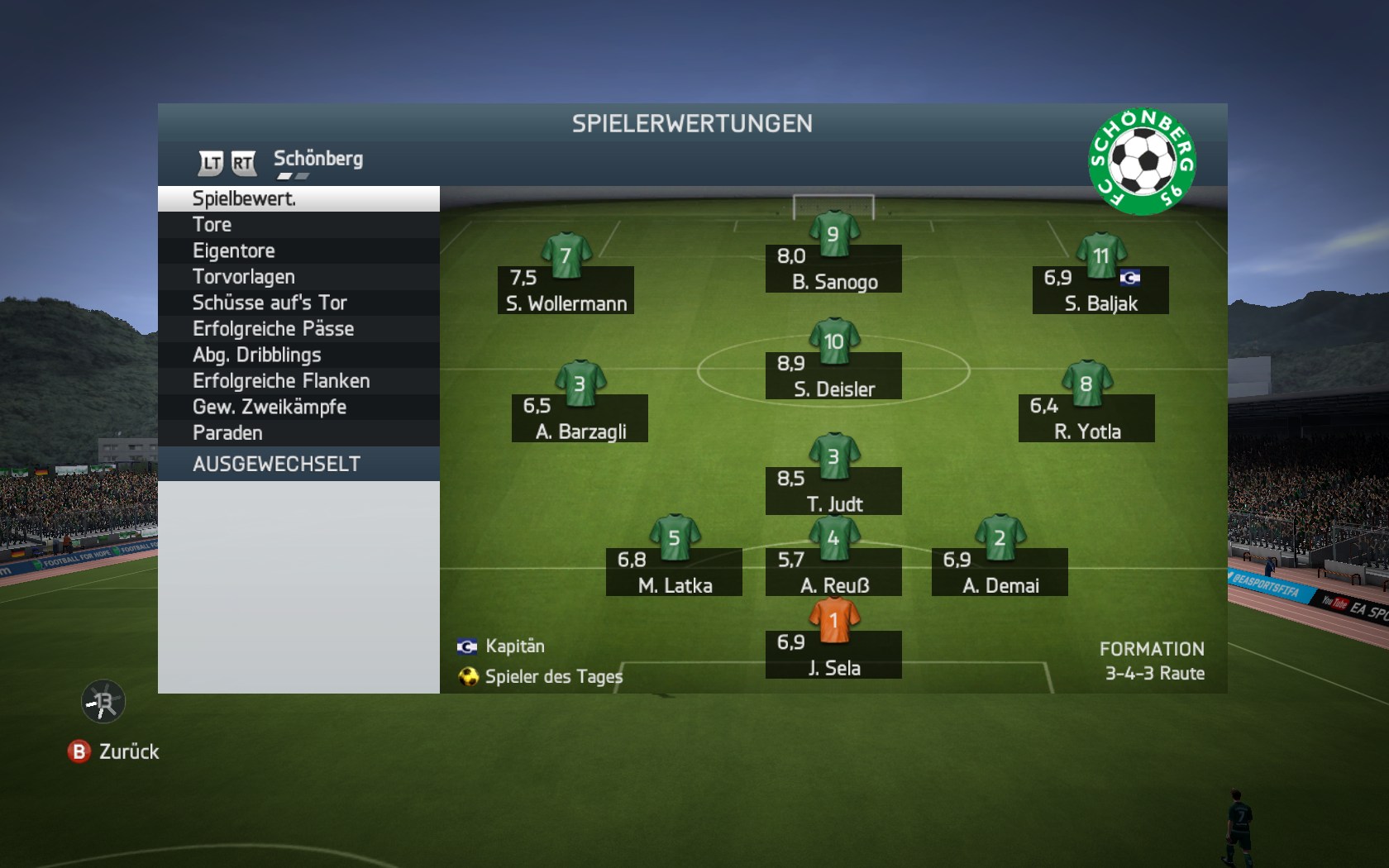Show Erfolgreiche Pässe ratings
The height and width of the screenshot is (868, 1389).
[x=298, y=329]
